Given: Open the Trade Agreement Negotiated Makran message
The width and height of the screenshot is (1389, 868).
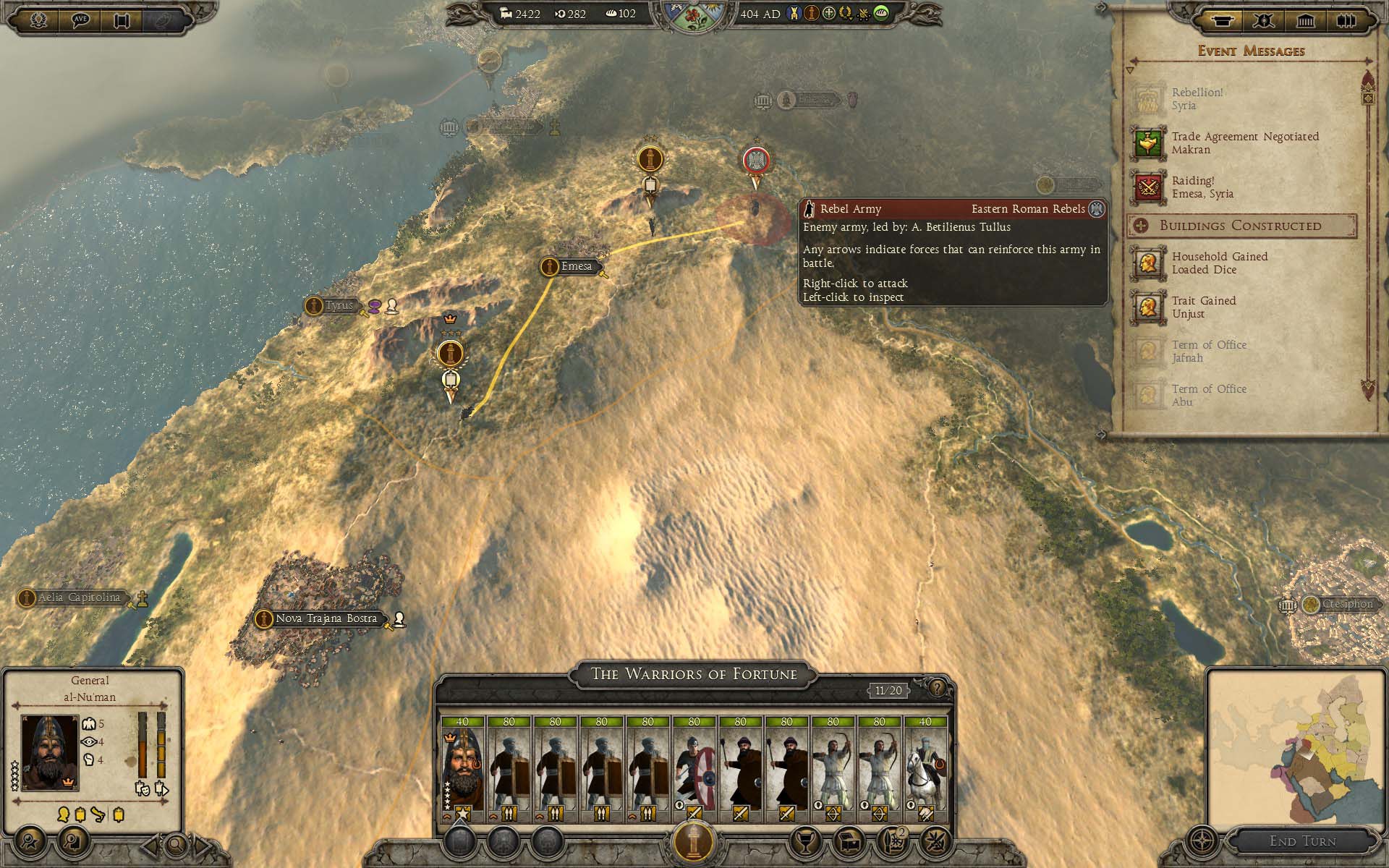Looking at the screenshot, I should (x=1244, y=143).
